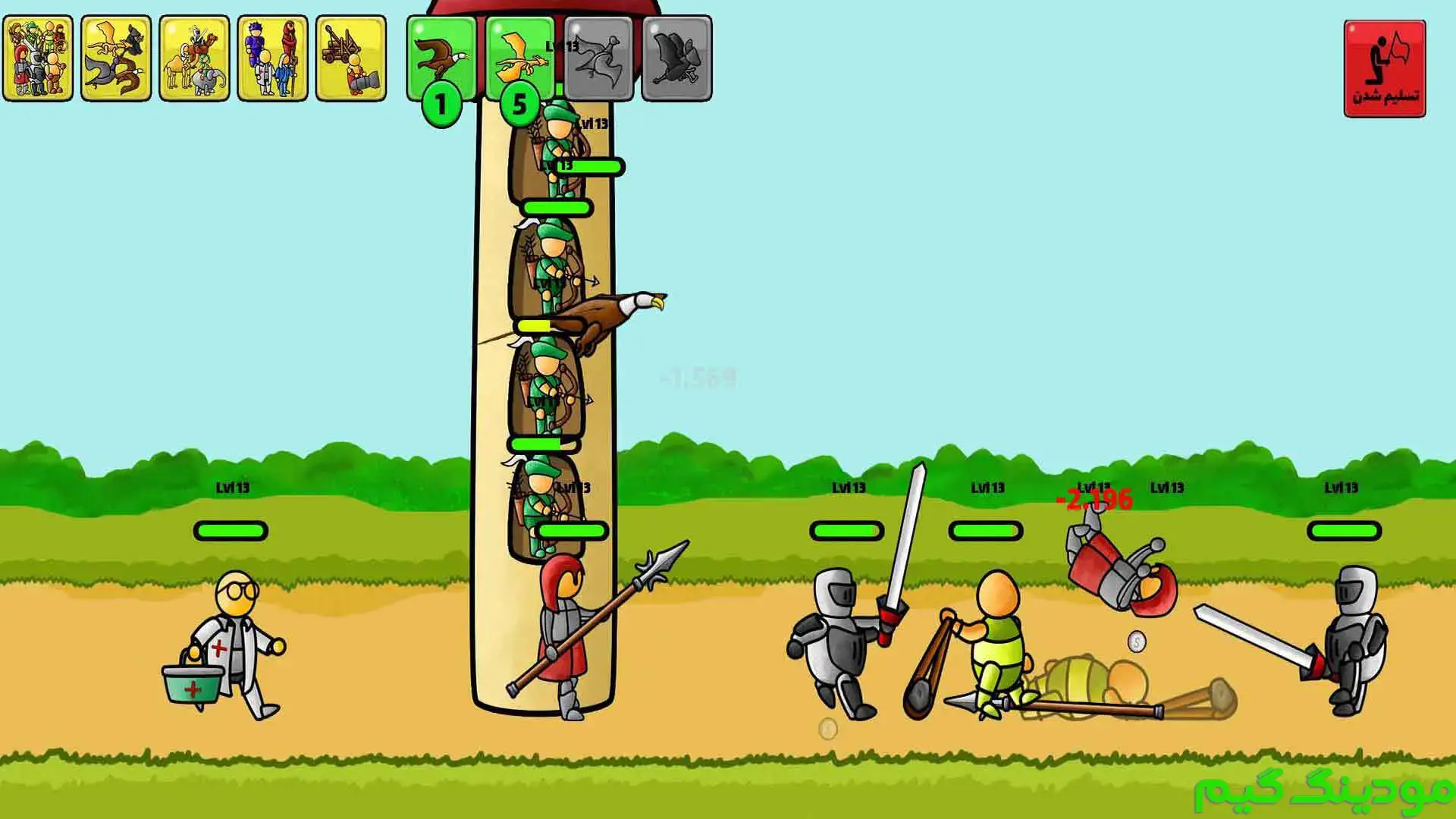
Task: Open the infantry soldiers unit category
Action: 38,58
